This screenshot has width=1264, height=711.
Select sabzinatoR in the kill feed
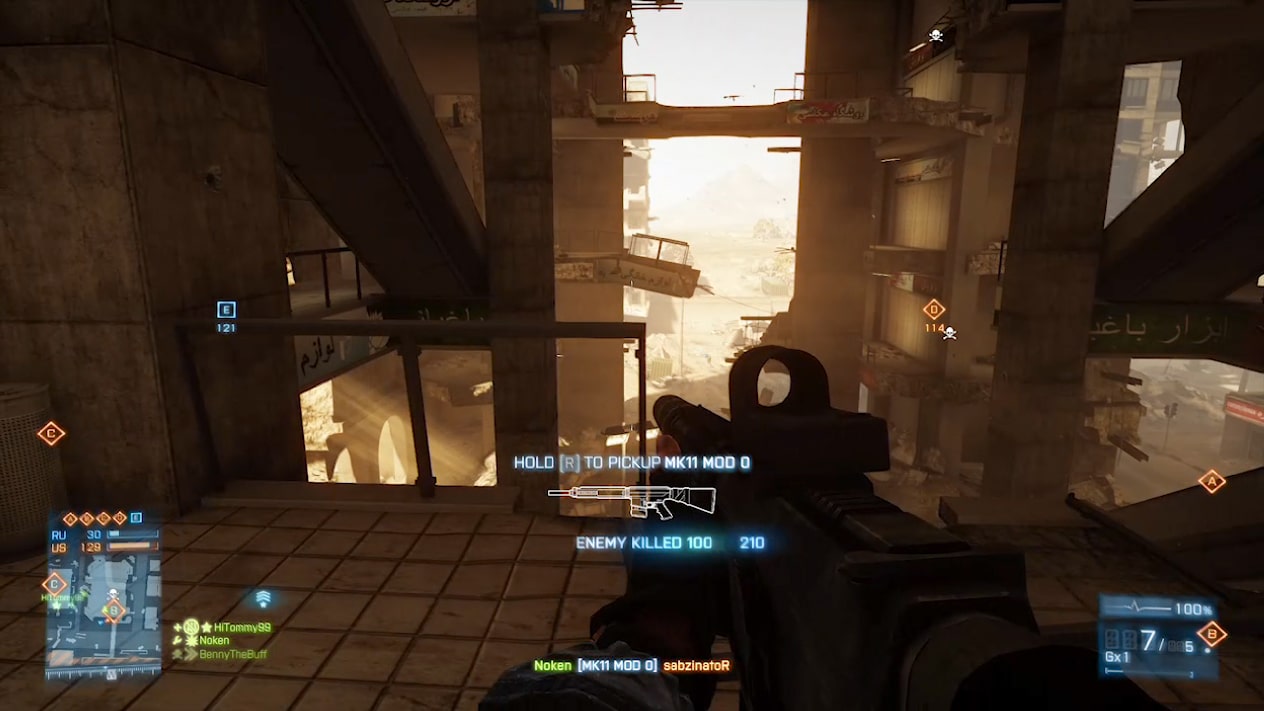696,666
